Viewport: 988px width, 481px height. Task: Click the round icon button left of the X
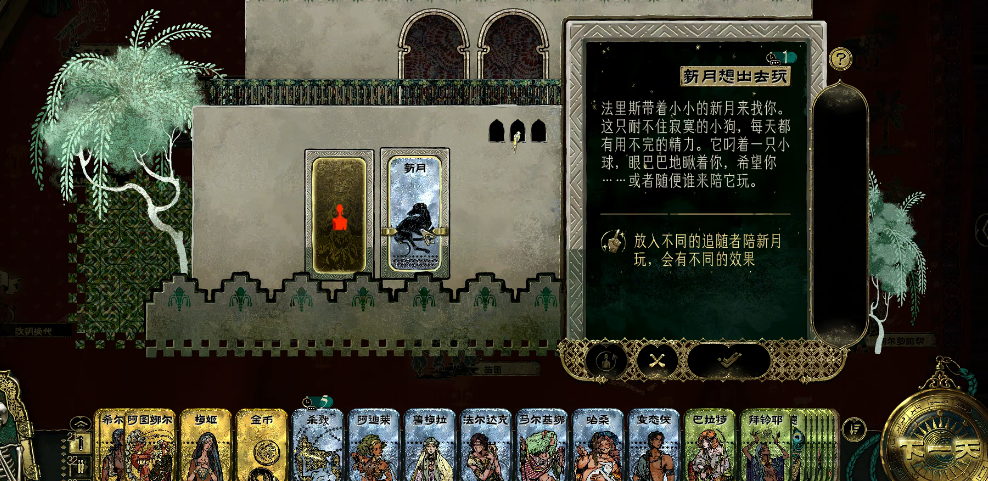(x=606, y=362)
